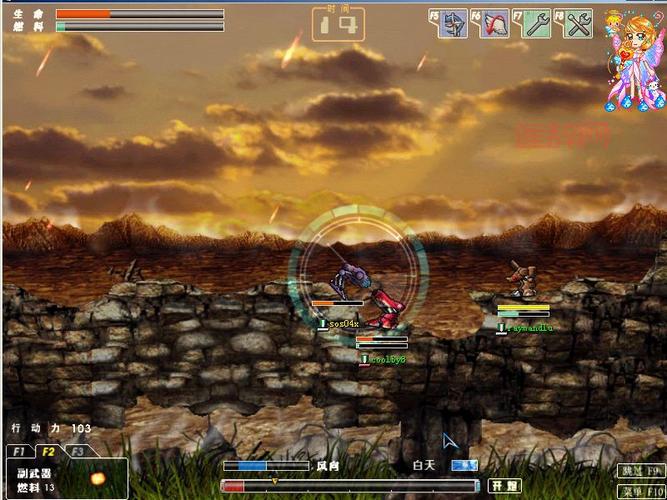Switch to the F3 weapon tab
Viewport: 667px width, 500px height.
(77, 452)
